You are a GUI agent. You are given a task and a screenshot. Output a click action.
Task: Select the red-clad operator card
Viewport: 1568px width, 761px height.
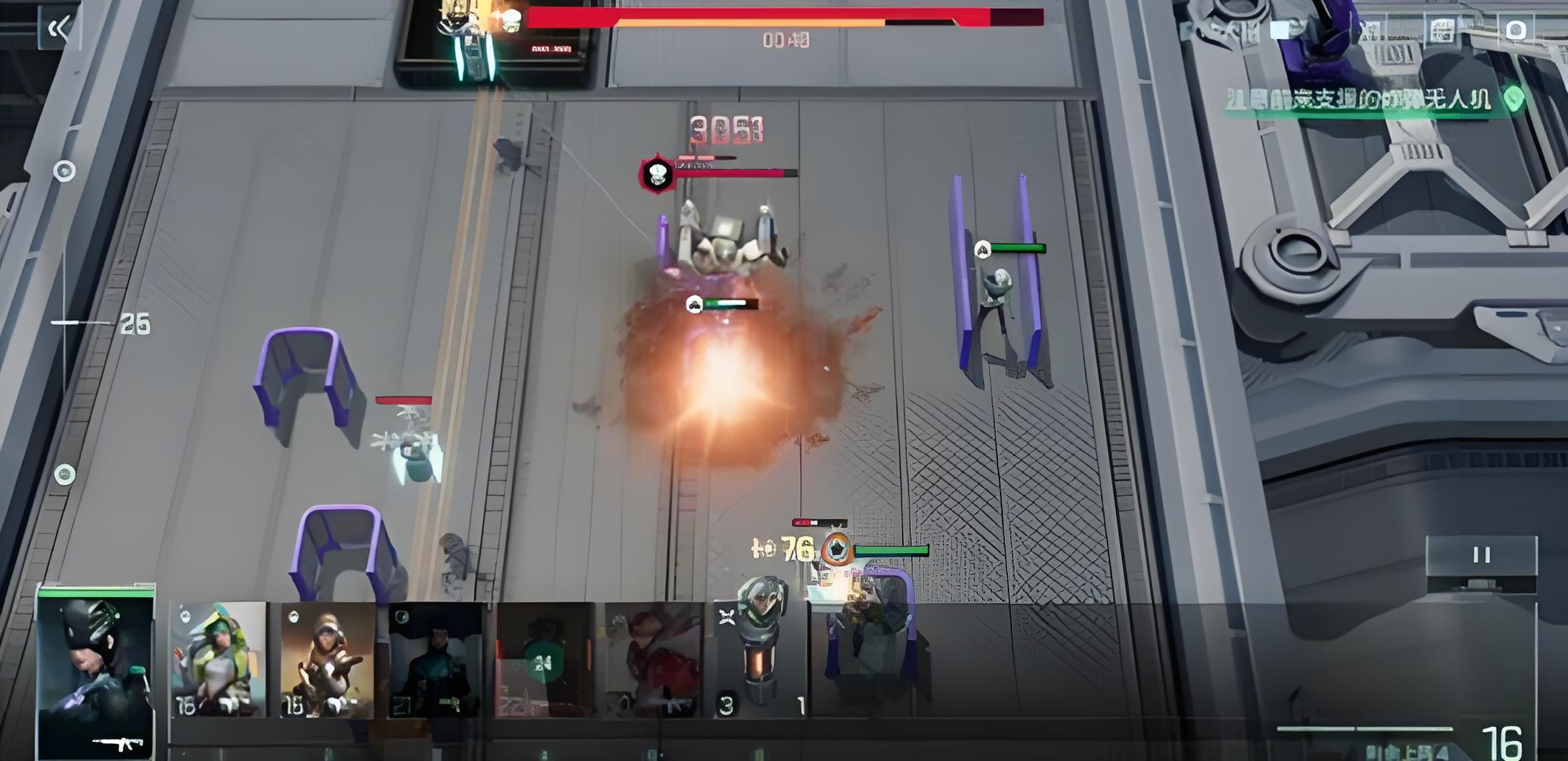tap(651, 659)
